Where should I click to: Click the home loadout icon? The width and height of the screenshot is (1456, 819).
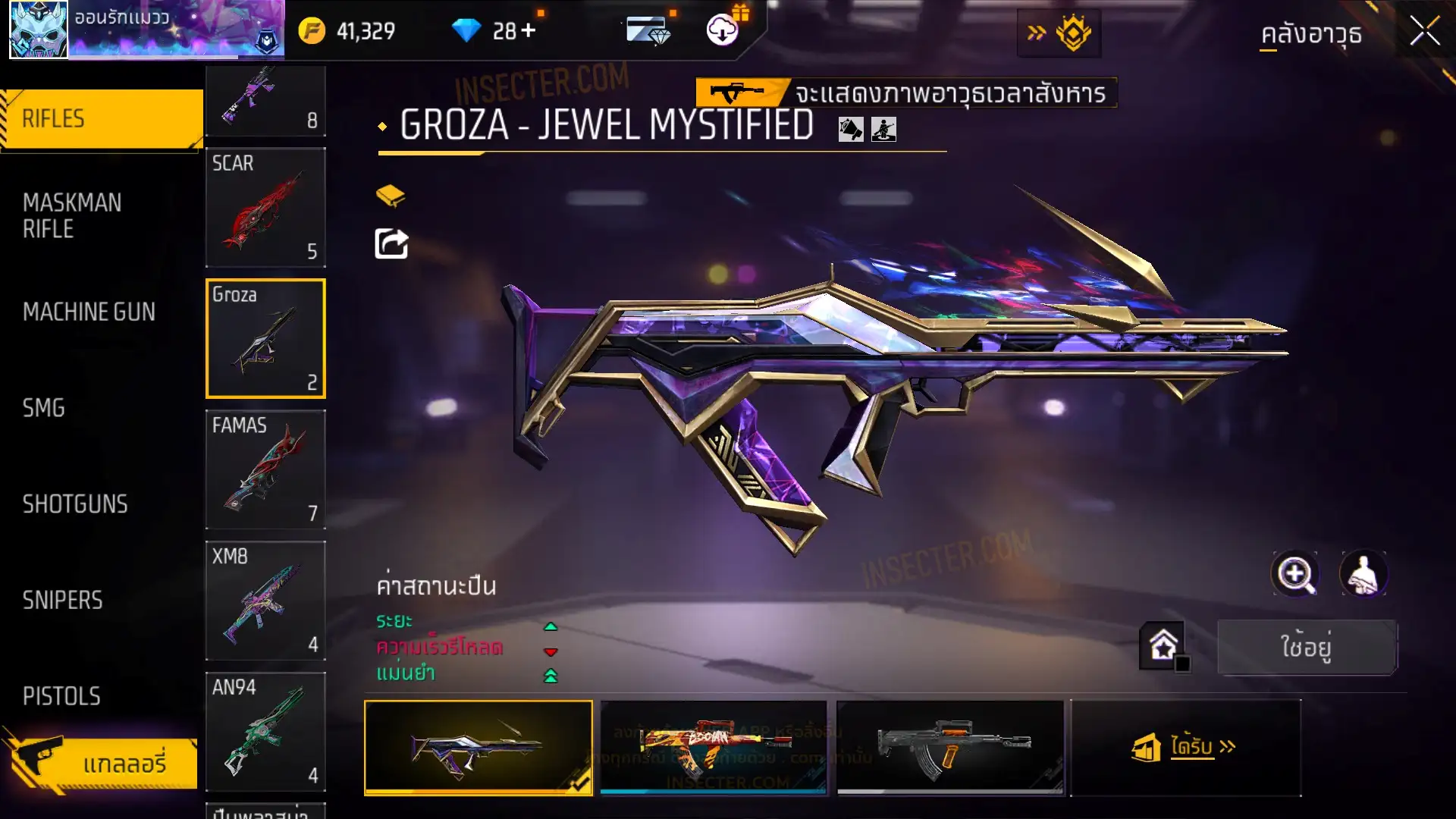tap(1163, 646)
